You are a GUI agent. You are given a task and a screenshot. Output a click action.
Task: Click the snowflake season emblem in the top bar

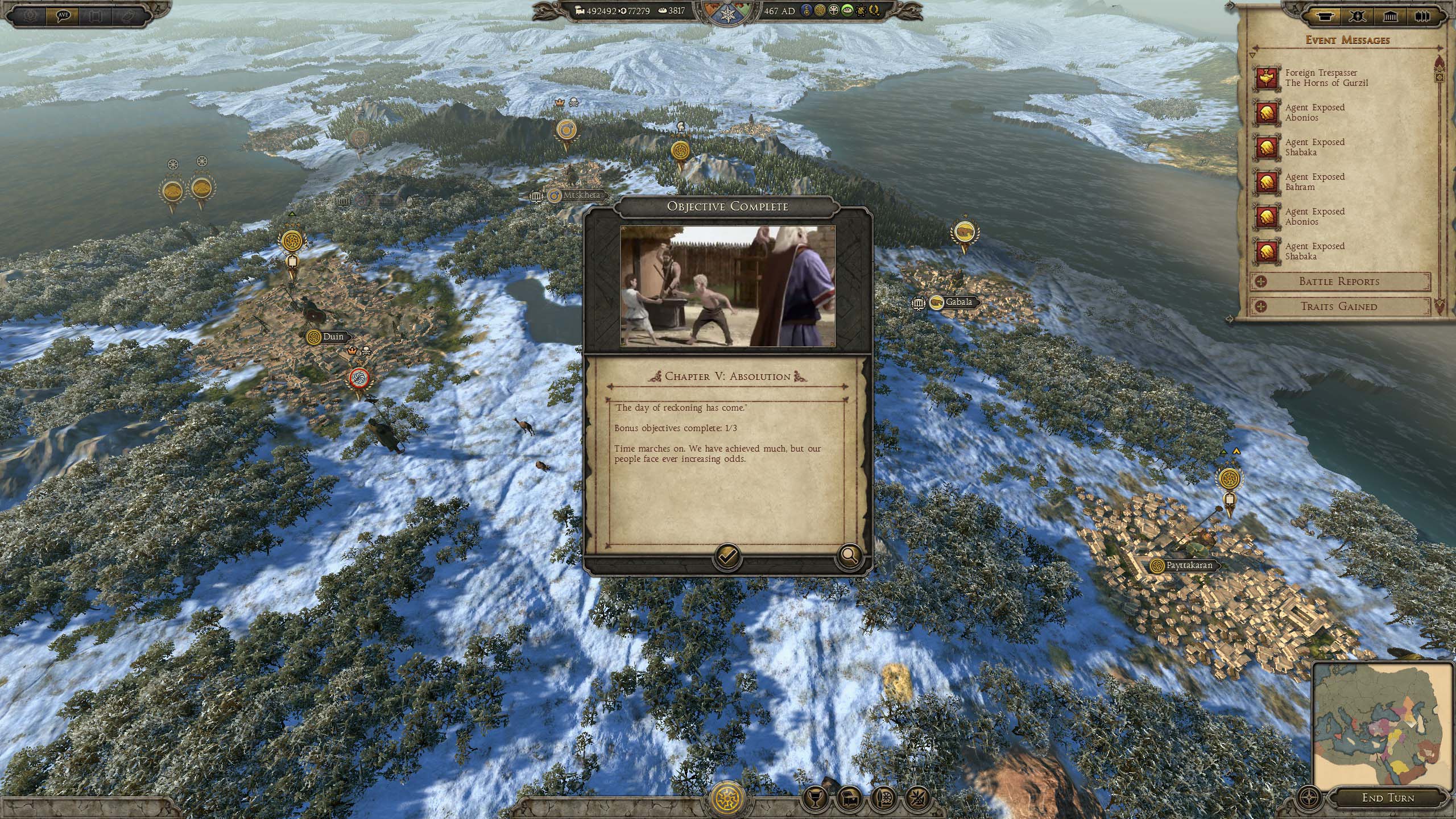tap(727, 15)
